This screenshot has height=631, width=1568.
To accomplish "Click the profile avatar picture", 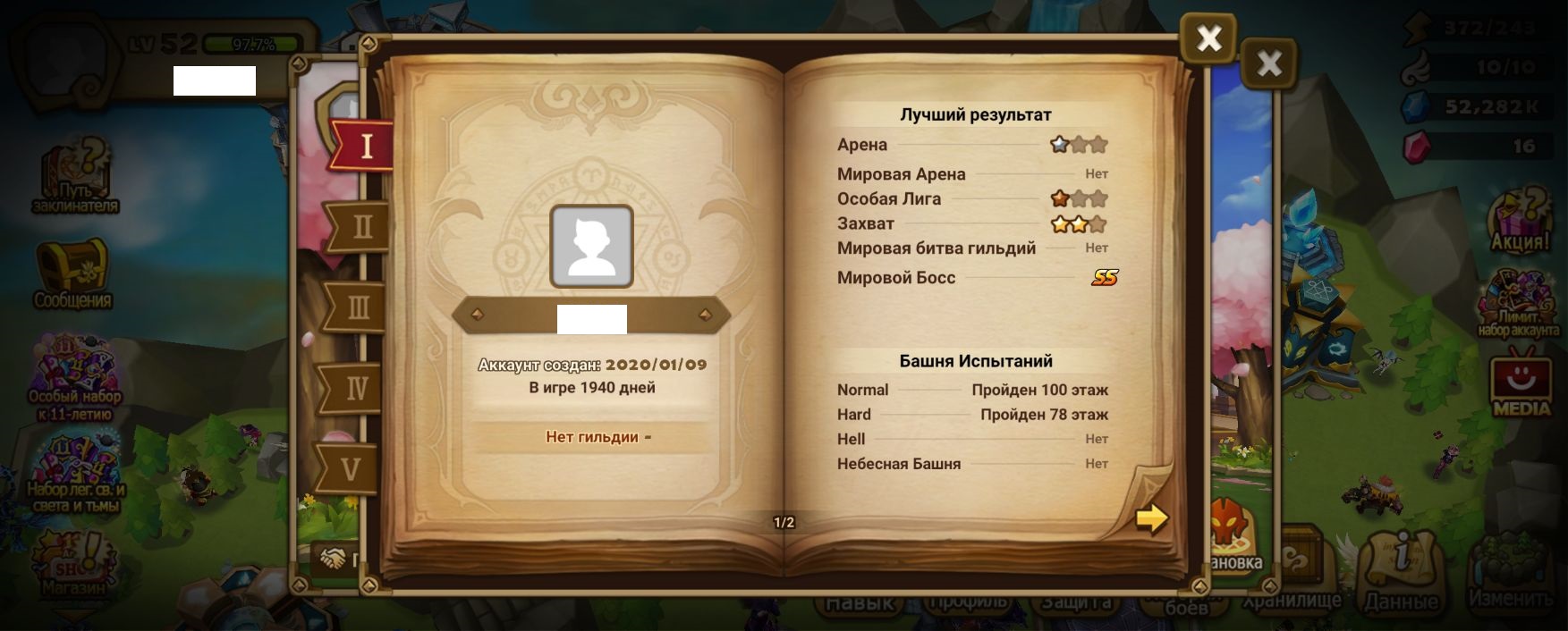I will coord(591,247).
